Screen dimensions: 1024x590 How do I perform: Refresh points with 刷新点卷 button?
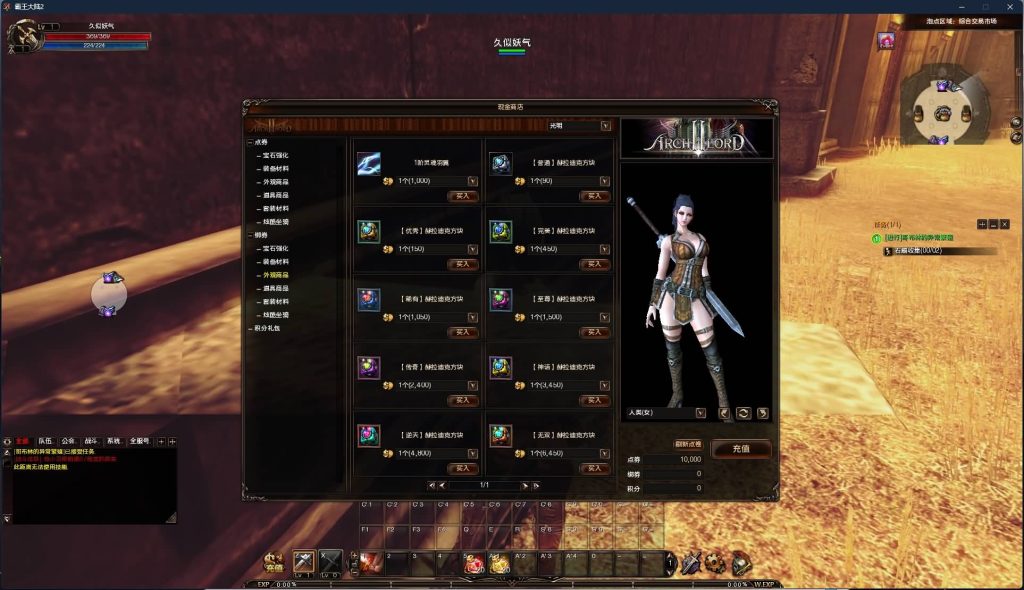688,444
